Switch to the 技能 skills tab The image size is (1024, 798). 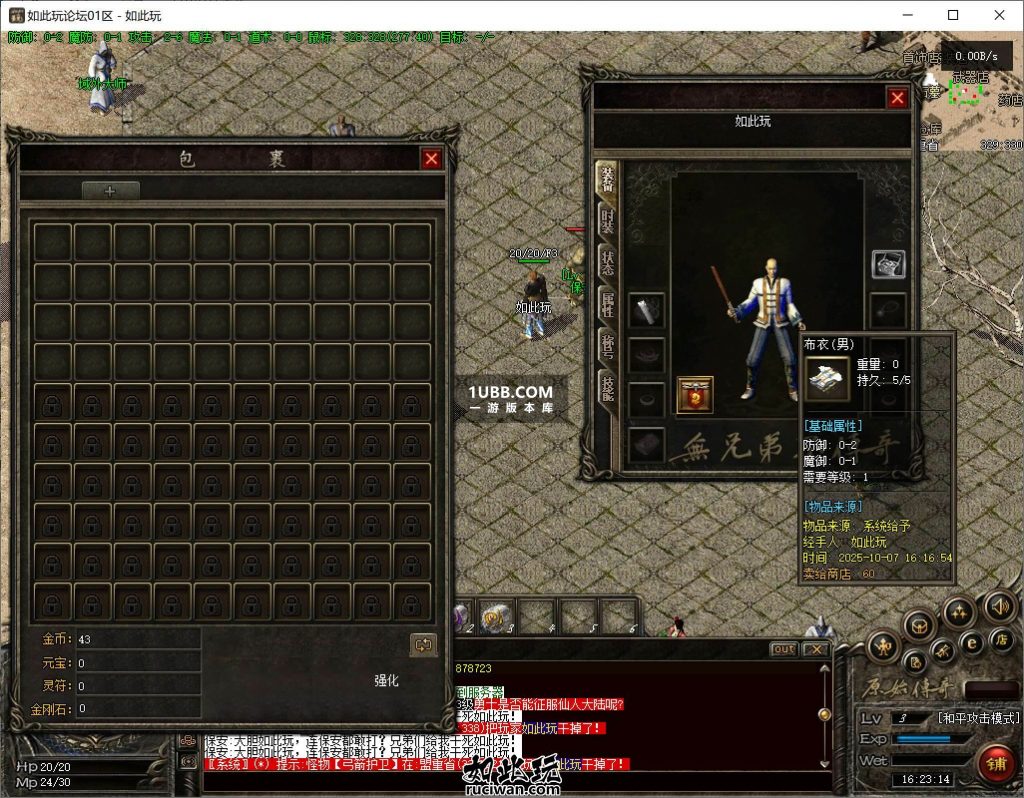point(606,388)
